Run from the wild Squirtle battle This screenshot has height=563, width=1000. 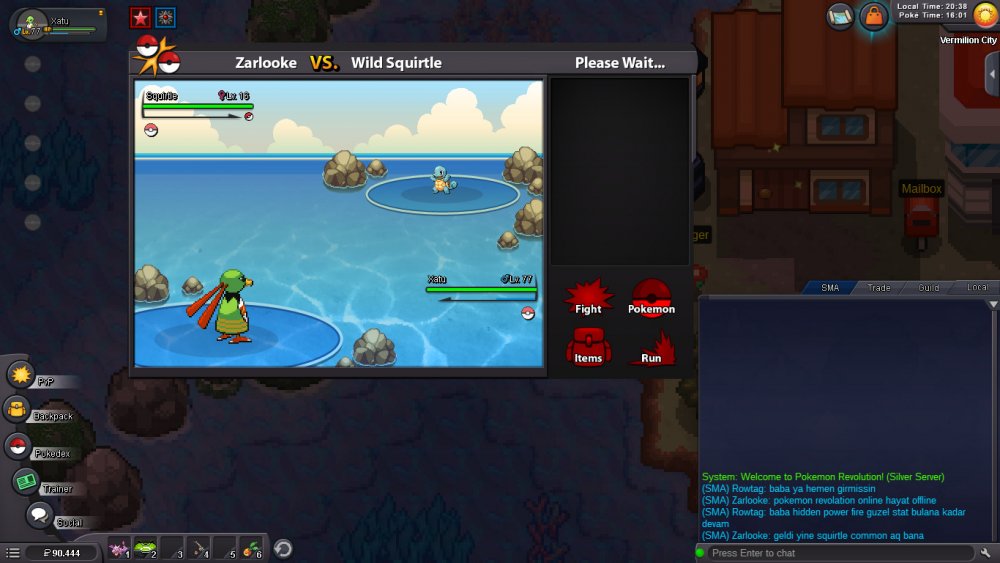(651, 347)
